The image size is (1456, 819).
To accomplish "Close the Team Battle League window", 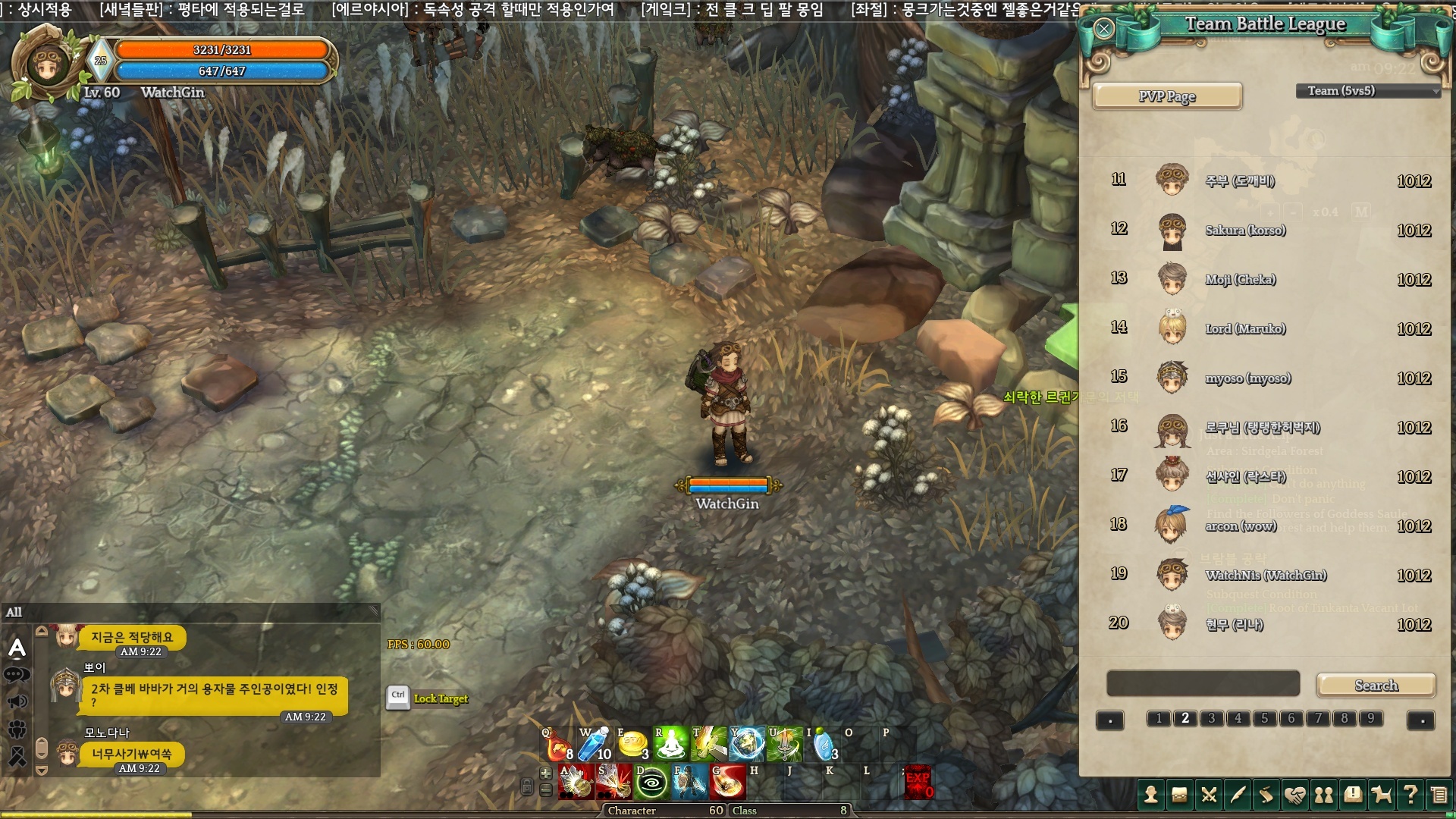I will [1103, 29].
